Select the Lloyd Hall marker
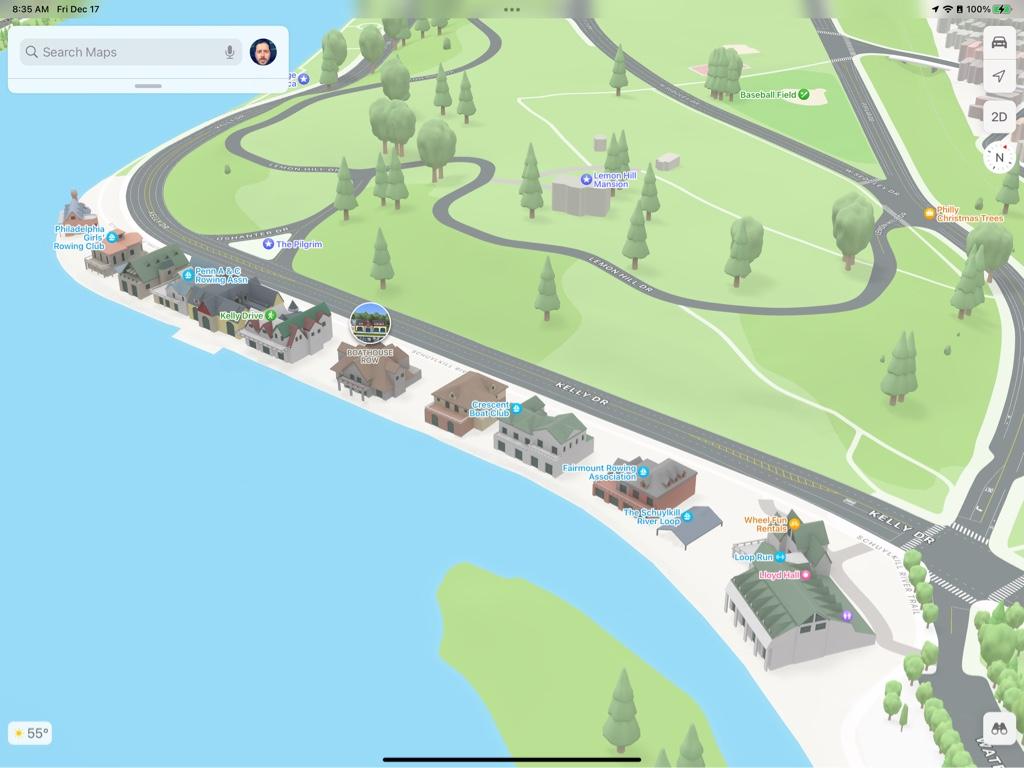 pyautogui.click(x=806, y=575)
